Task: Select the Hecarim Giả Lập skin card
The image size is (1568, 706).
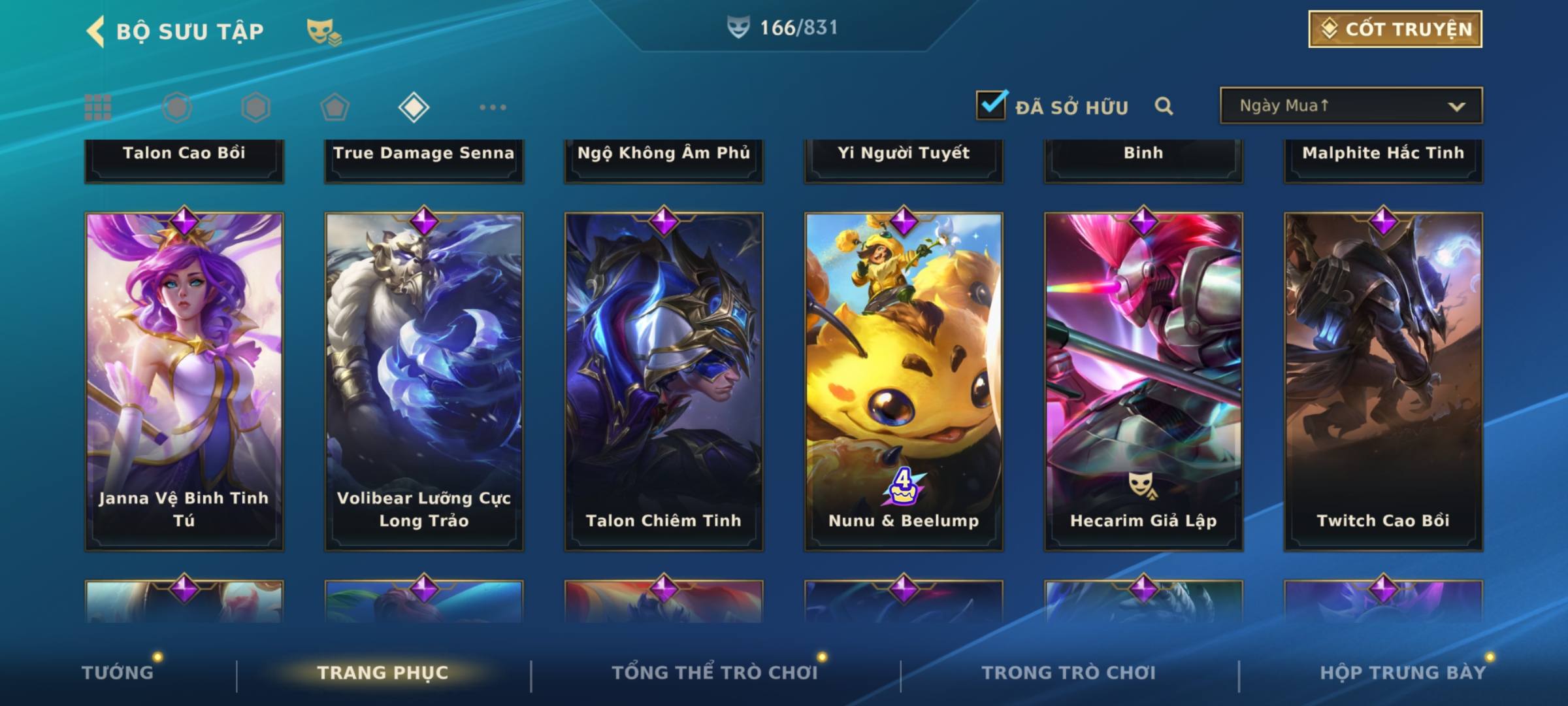Action: [1143, 380]
